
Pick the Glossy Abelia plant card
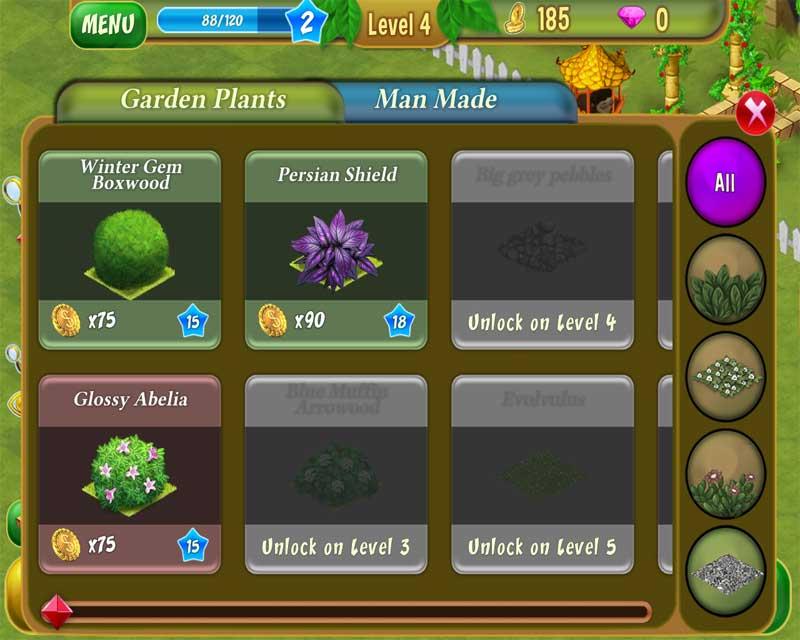tap(129, 474)
